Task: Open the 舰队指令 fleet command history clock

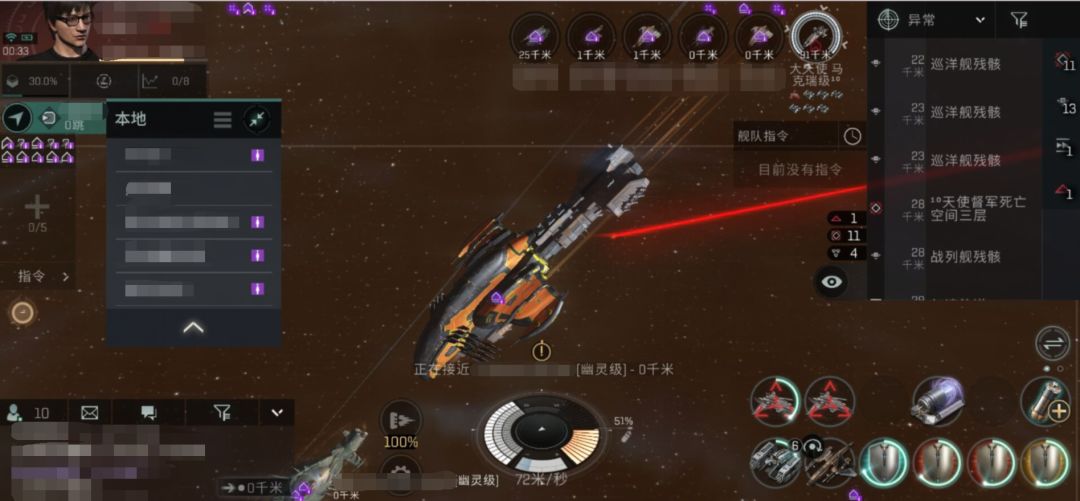Action: (x=852, y=136)
